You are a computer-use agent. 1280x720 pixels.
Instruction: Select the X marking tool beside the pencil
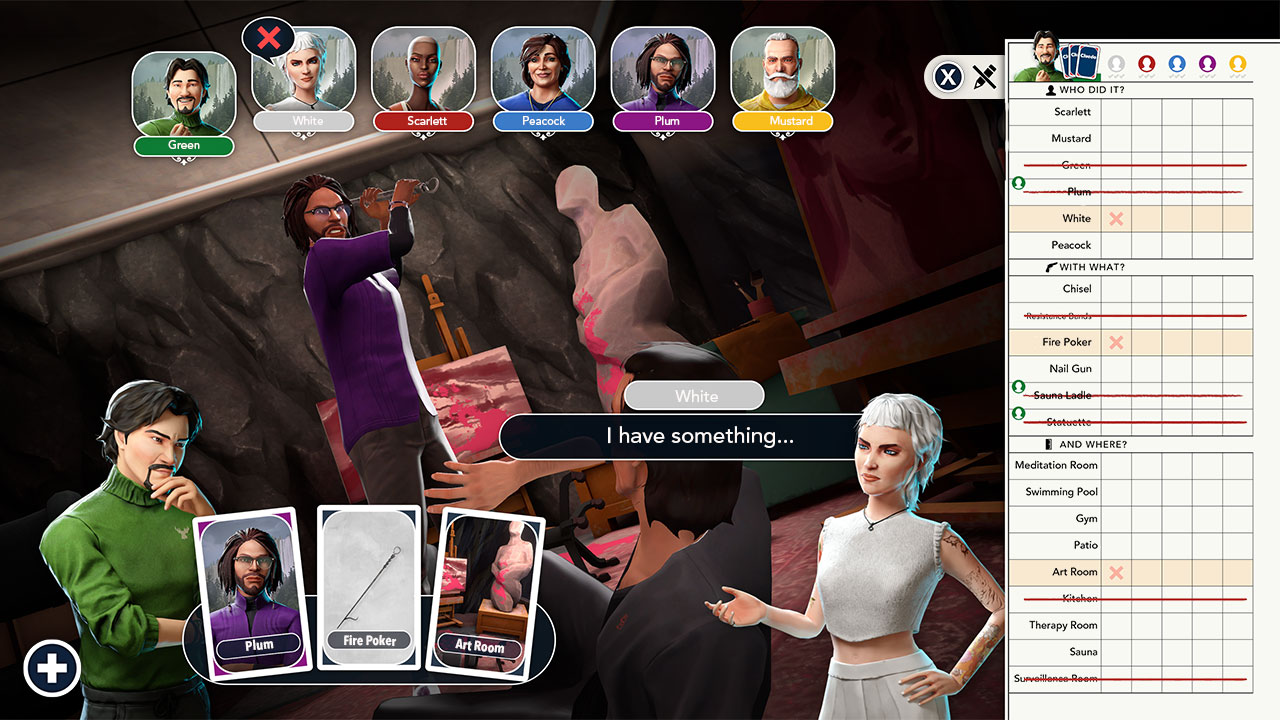(948, 77)
